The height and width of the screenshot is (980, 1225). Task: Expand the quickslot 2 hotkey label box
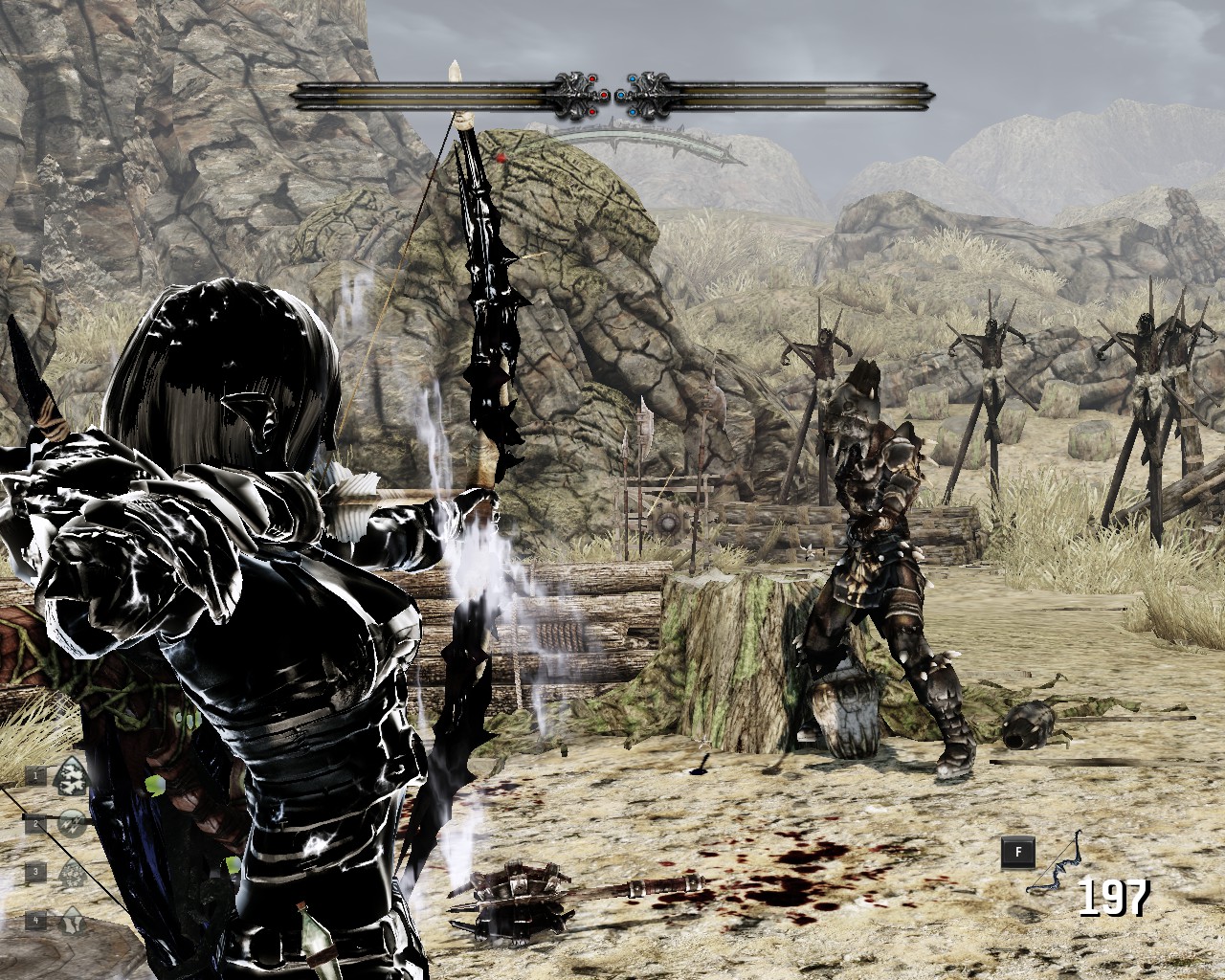(x=36, y=823)
